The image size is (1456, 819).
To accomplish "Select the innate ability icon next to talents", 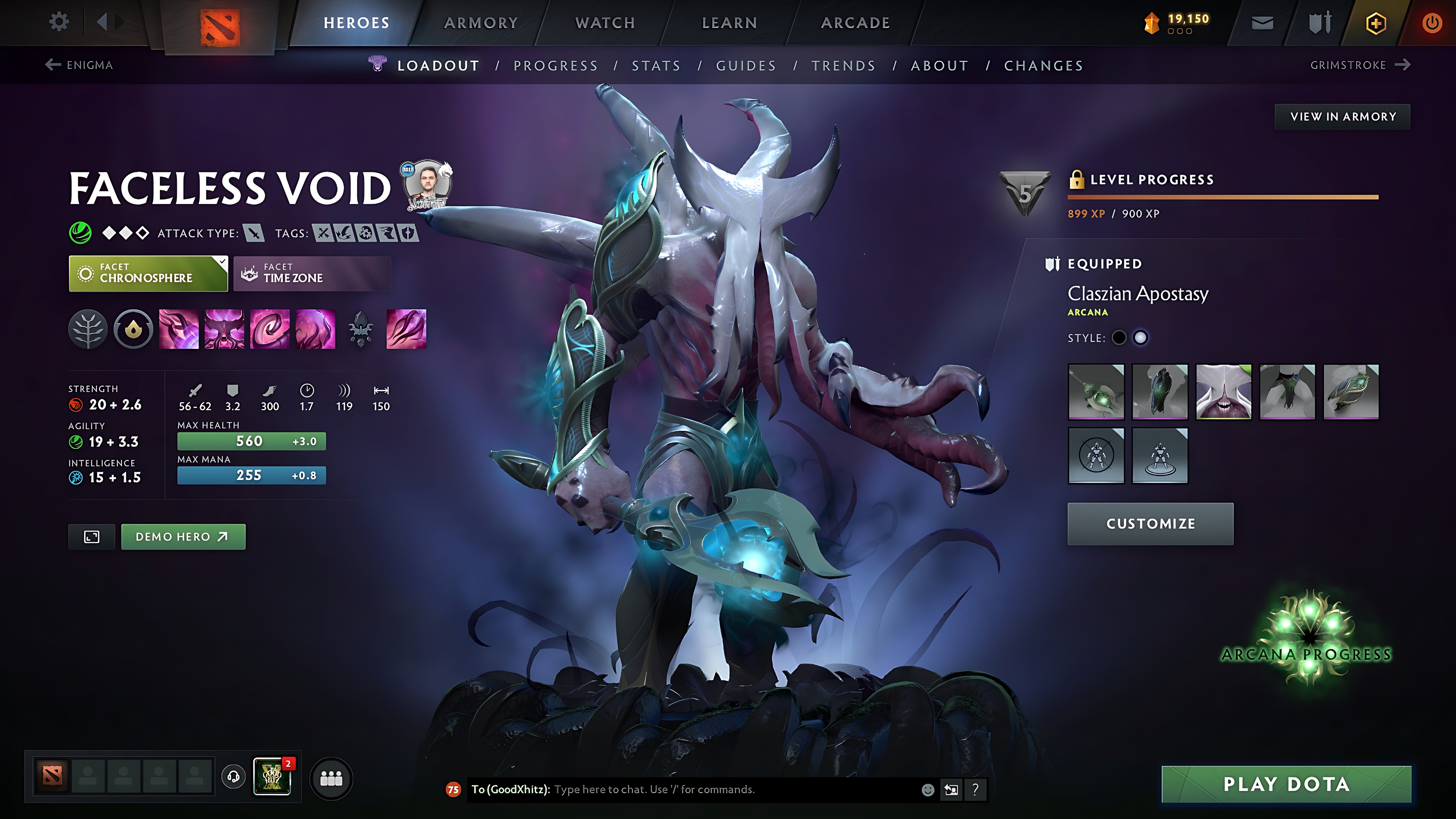I will 133,330.
